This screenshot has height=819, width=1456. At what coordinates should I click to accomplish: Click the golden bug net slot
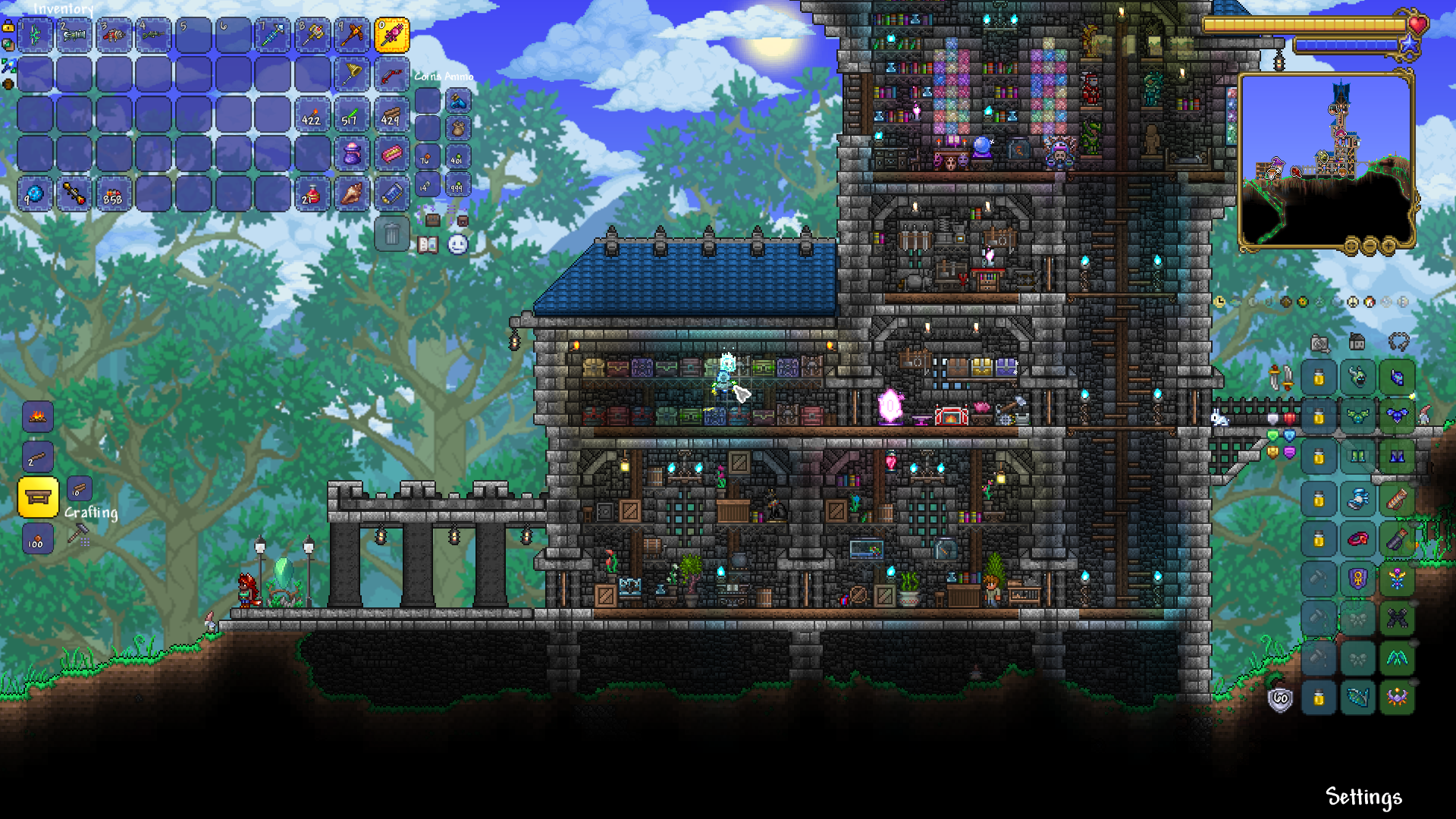352,75
